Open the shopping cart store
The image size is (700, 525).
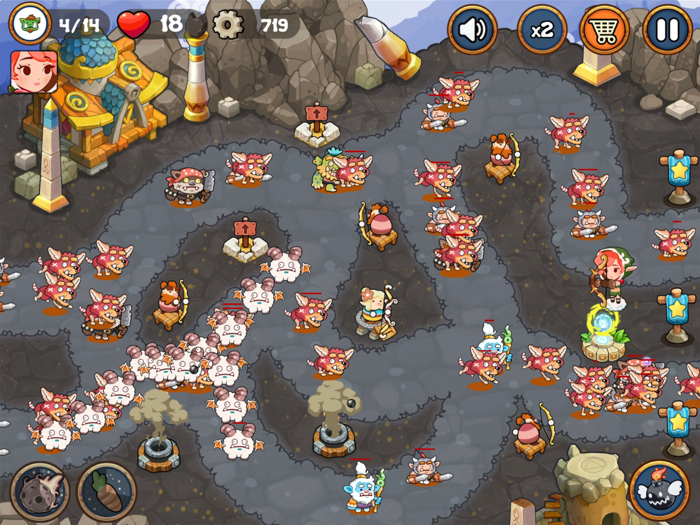pyautogui.click(x=604, y=30)
